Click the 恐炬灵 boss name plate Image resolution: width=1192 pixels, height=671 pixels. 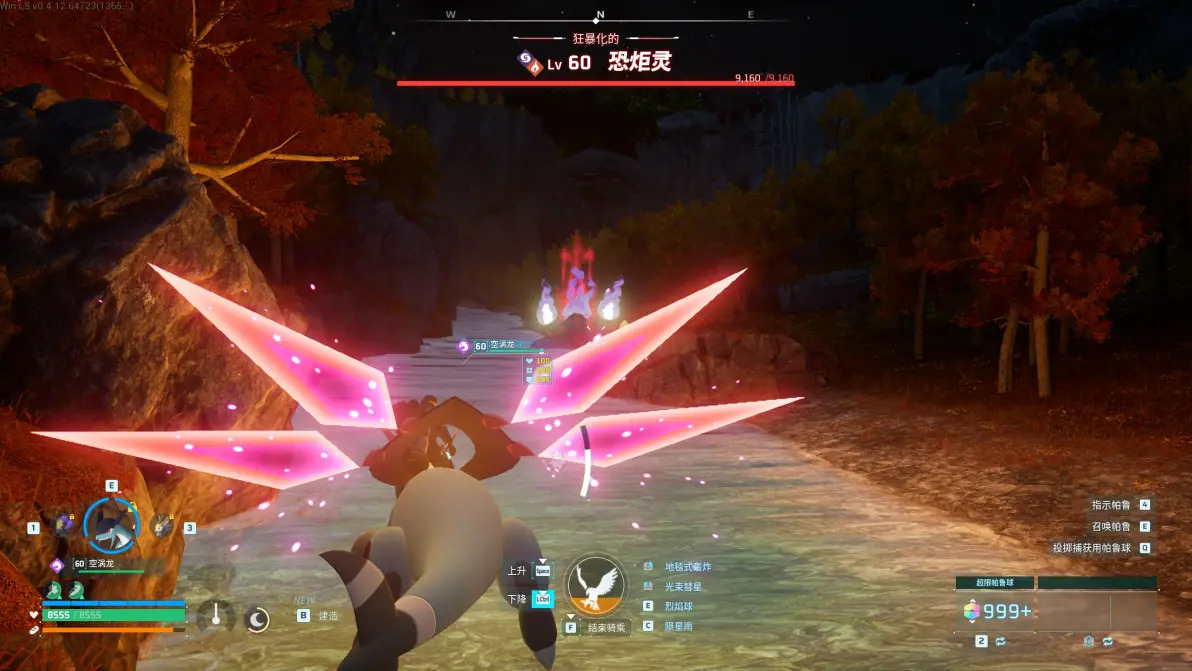(638, 62)
